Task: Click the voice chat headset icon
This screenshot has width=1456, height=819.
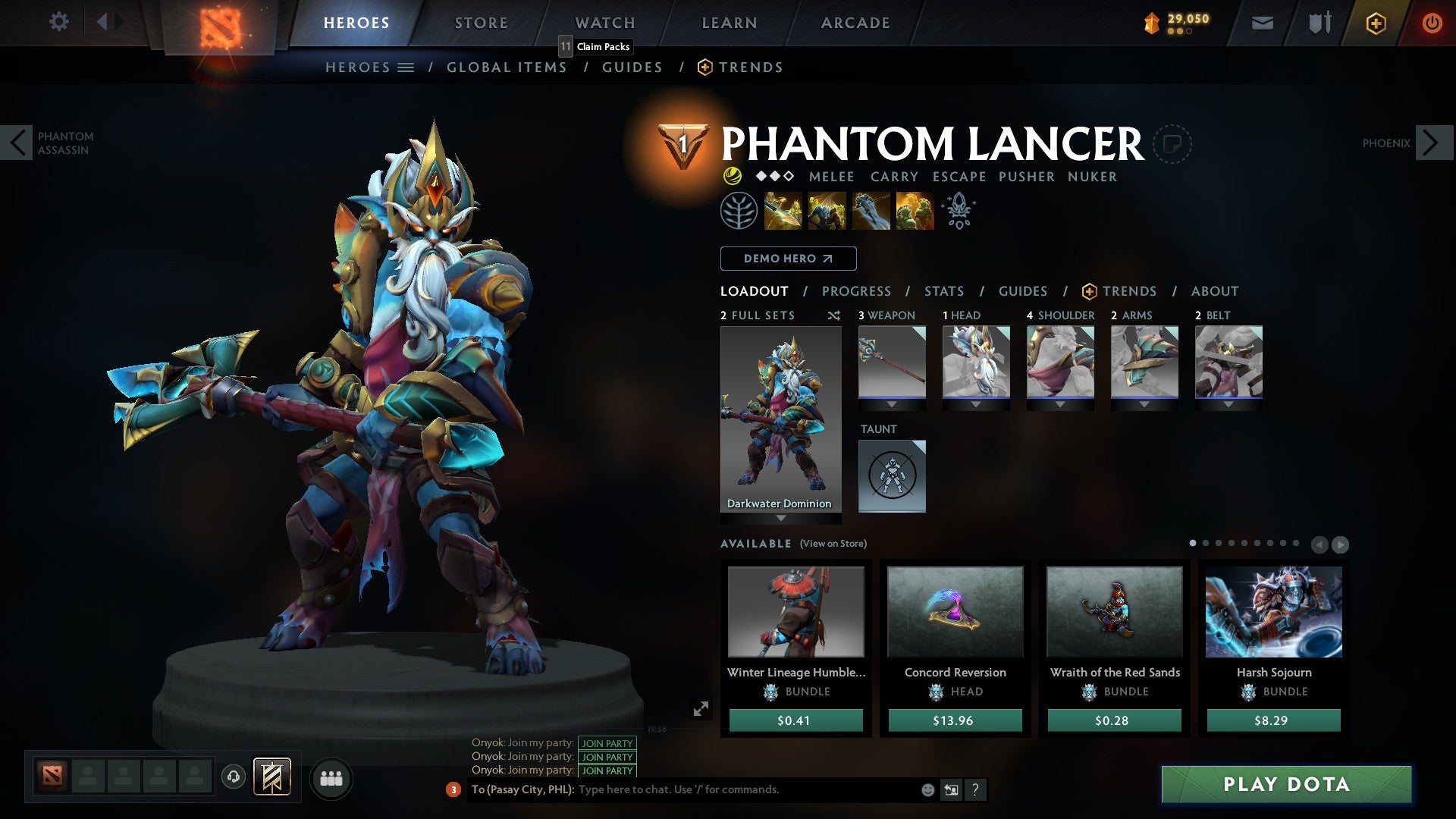Action: pyautogui.click(x=233, y=778)
